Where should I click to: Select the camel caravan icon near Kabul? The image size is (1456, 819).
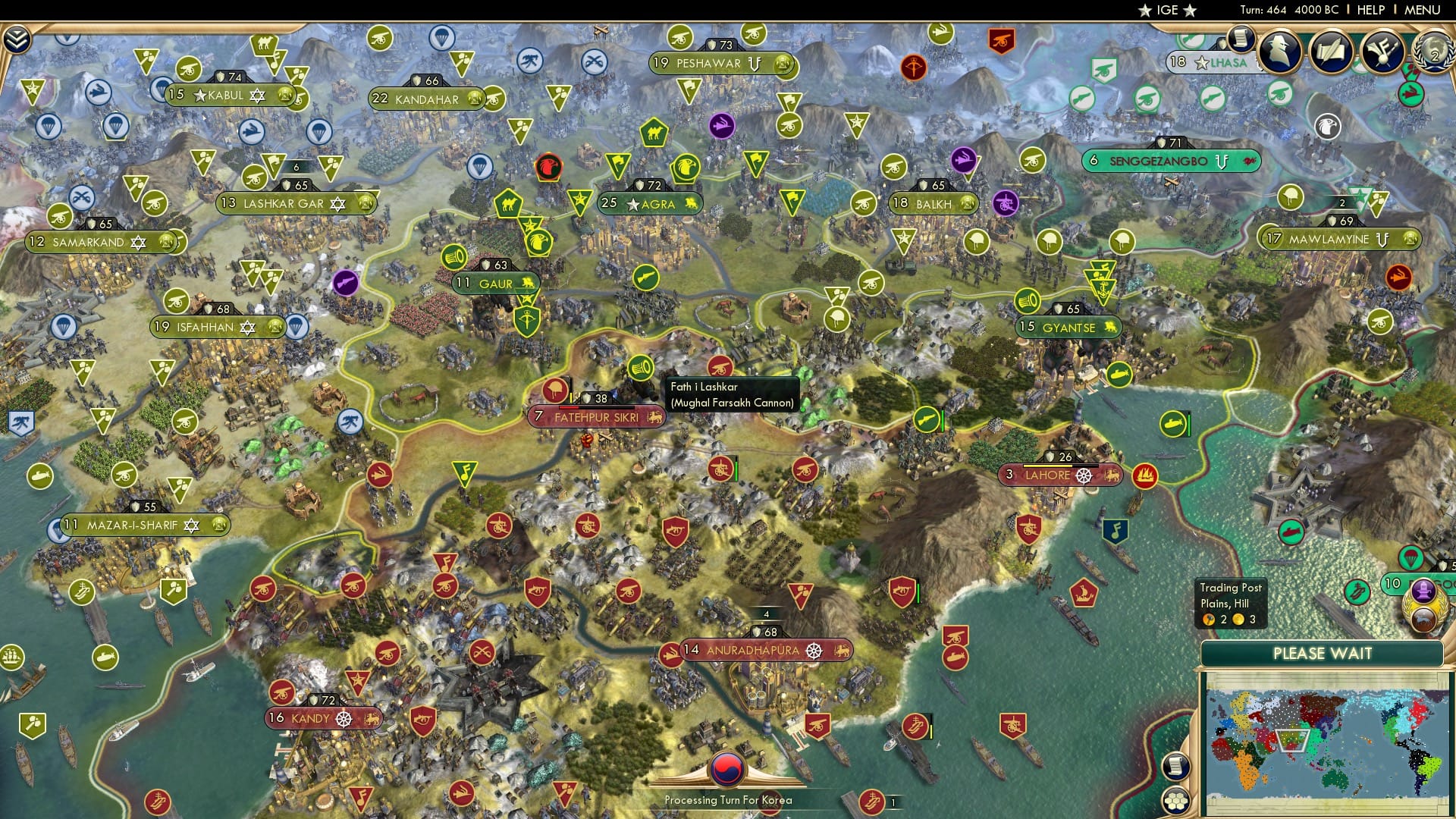(265, 45)
